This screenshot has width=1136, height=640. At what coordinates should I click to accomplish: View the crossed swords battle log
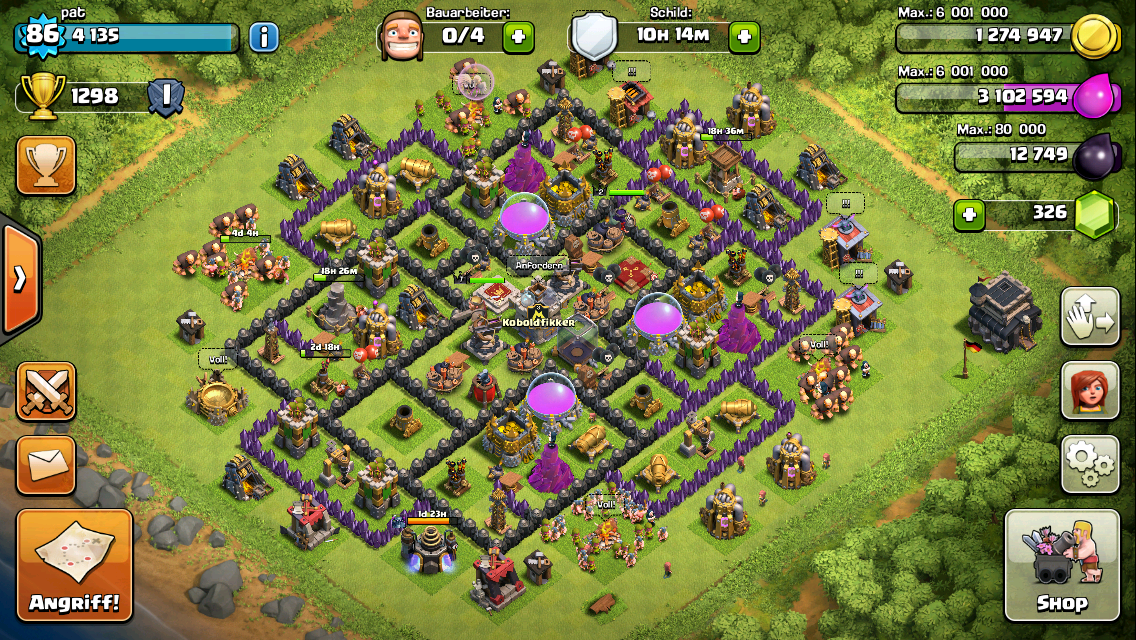[46, 391]
